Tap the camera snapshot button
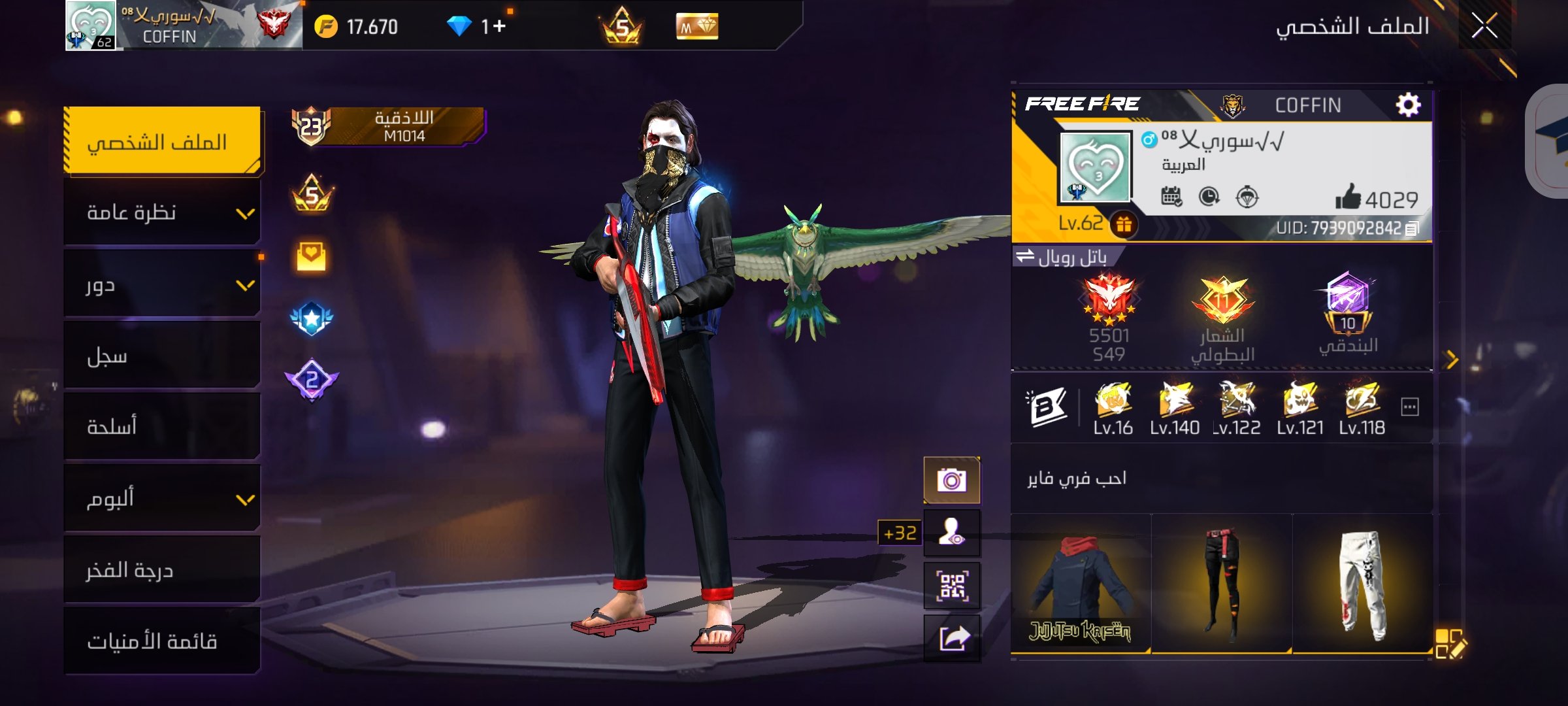This screenshot has width=1568, height=706. click(x=951, y=480)
